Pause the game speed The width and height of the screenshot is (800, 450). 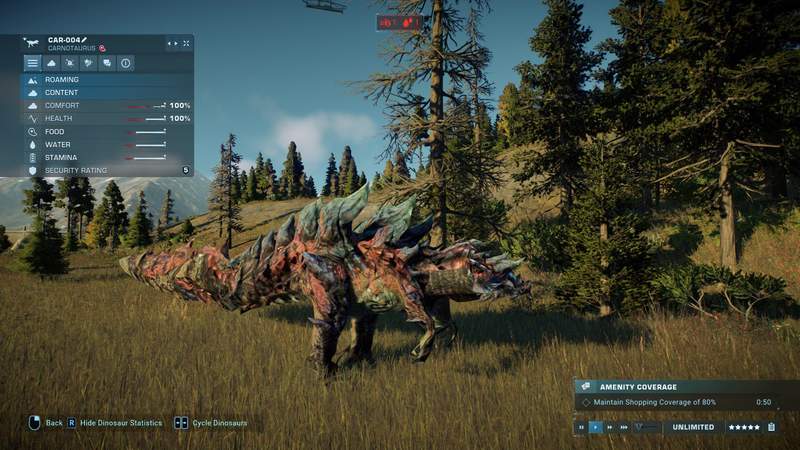coord(581,427)
